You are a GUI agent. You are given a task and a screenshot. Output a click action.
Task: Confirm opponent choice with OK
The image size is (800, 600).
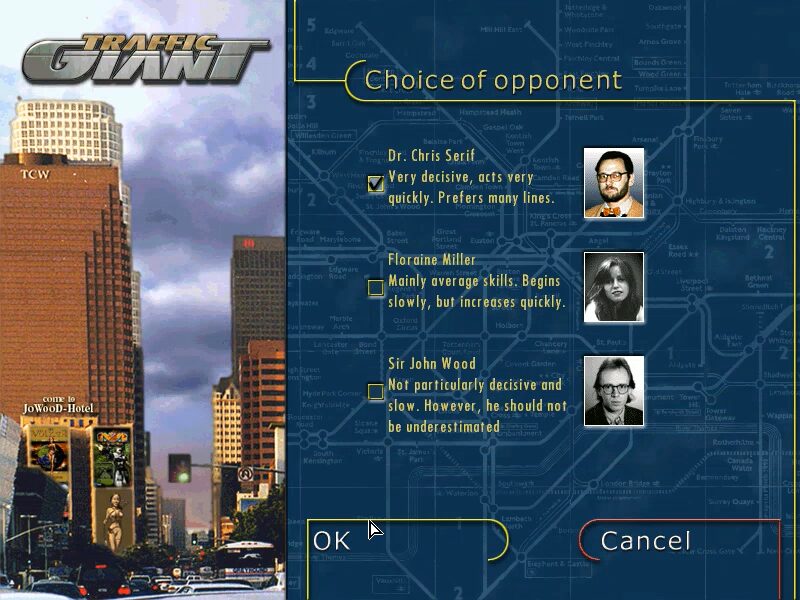[x=333, y=541]
